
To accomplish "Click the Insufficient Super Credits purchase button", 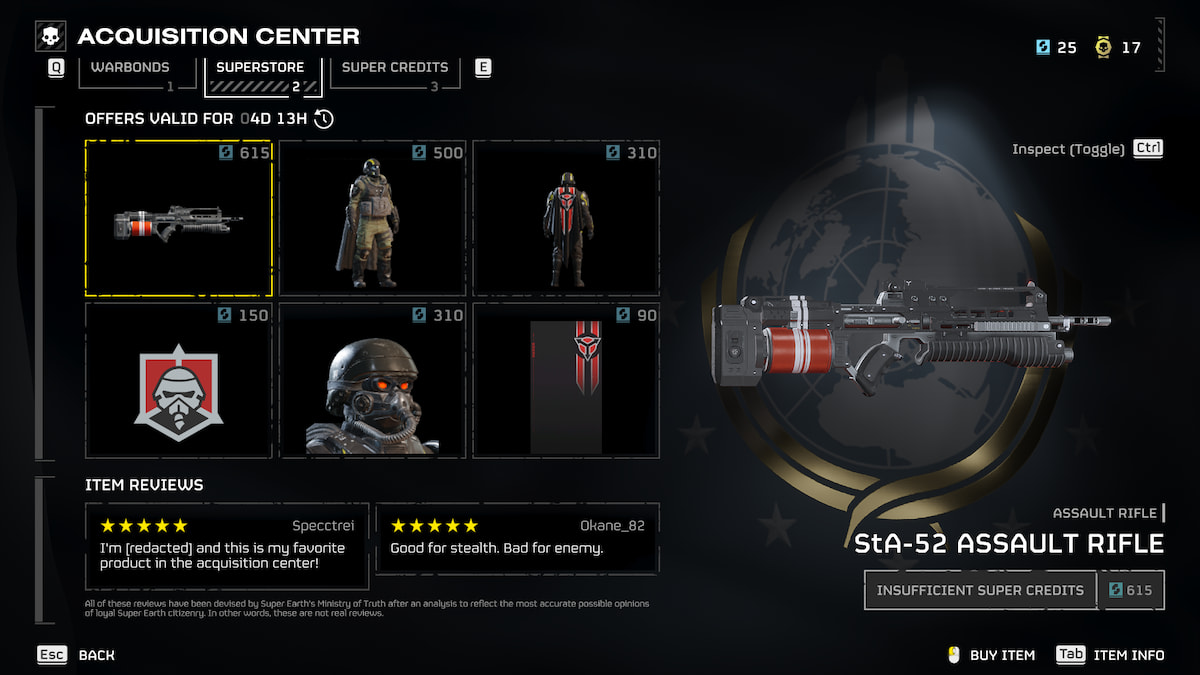I will pos(980,590).
